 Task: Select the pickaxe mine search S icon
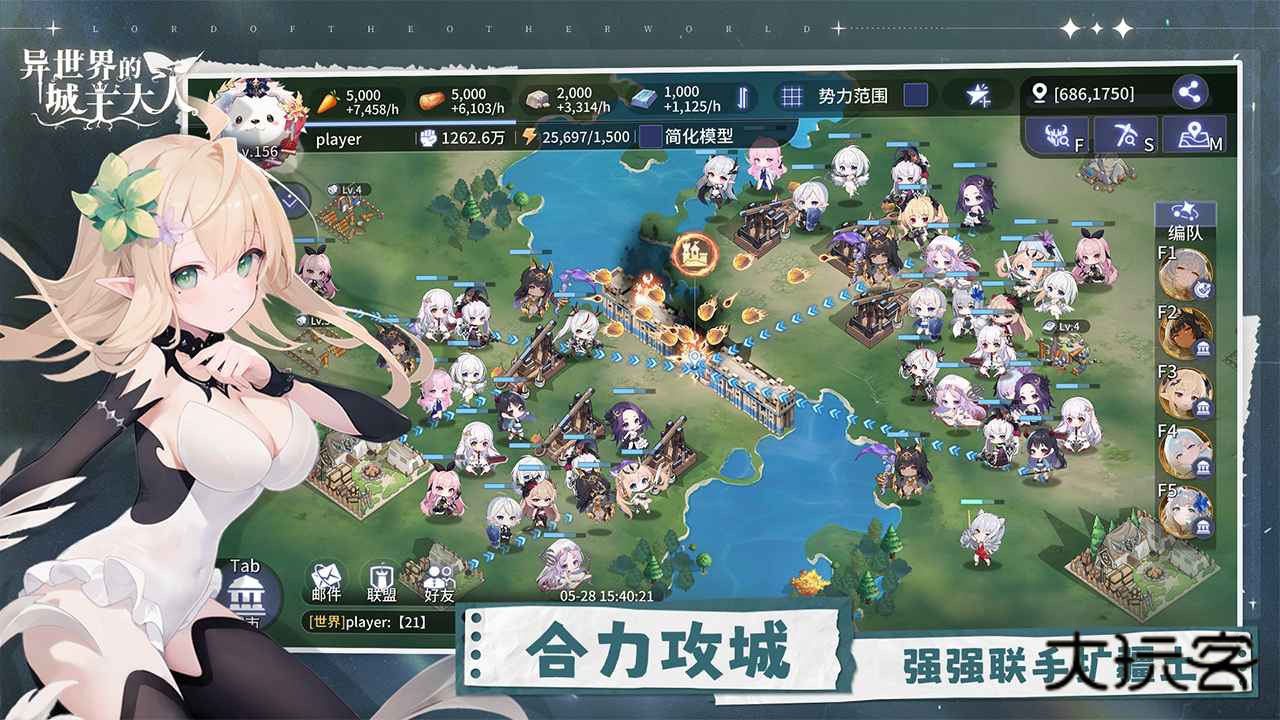point(1128,138)
